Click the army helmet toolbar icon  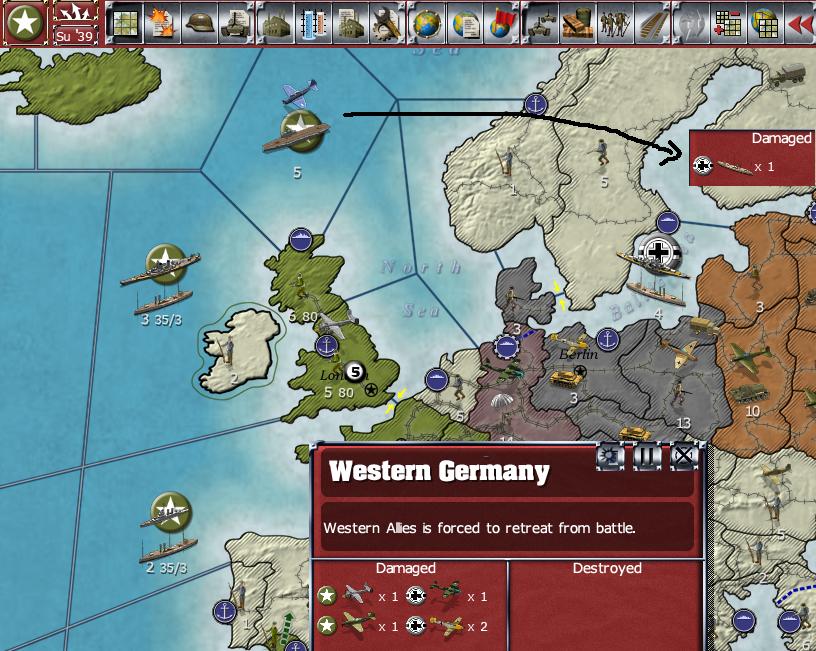[202, 23]
